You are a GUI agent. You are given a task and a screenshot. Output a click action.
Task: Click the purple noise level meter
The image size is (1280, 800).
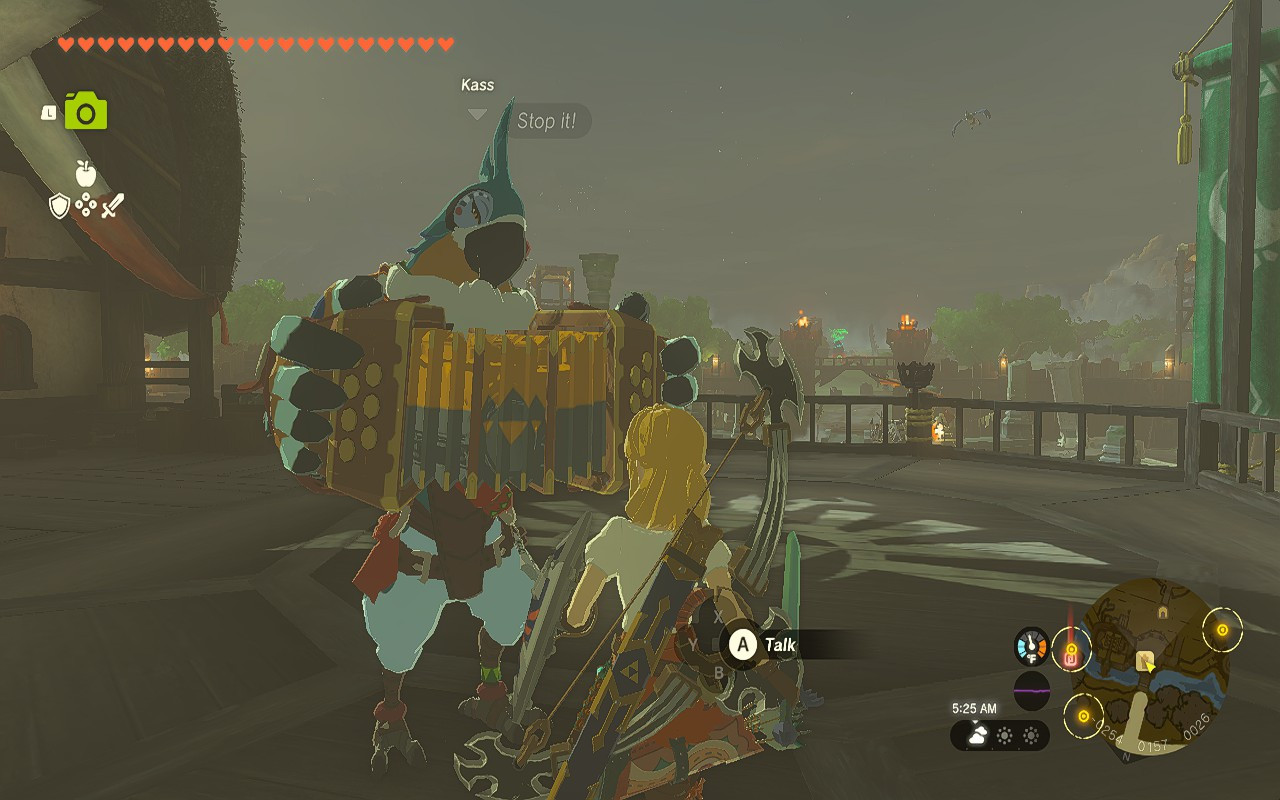[1031, 690]
